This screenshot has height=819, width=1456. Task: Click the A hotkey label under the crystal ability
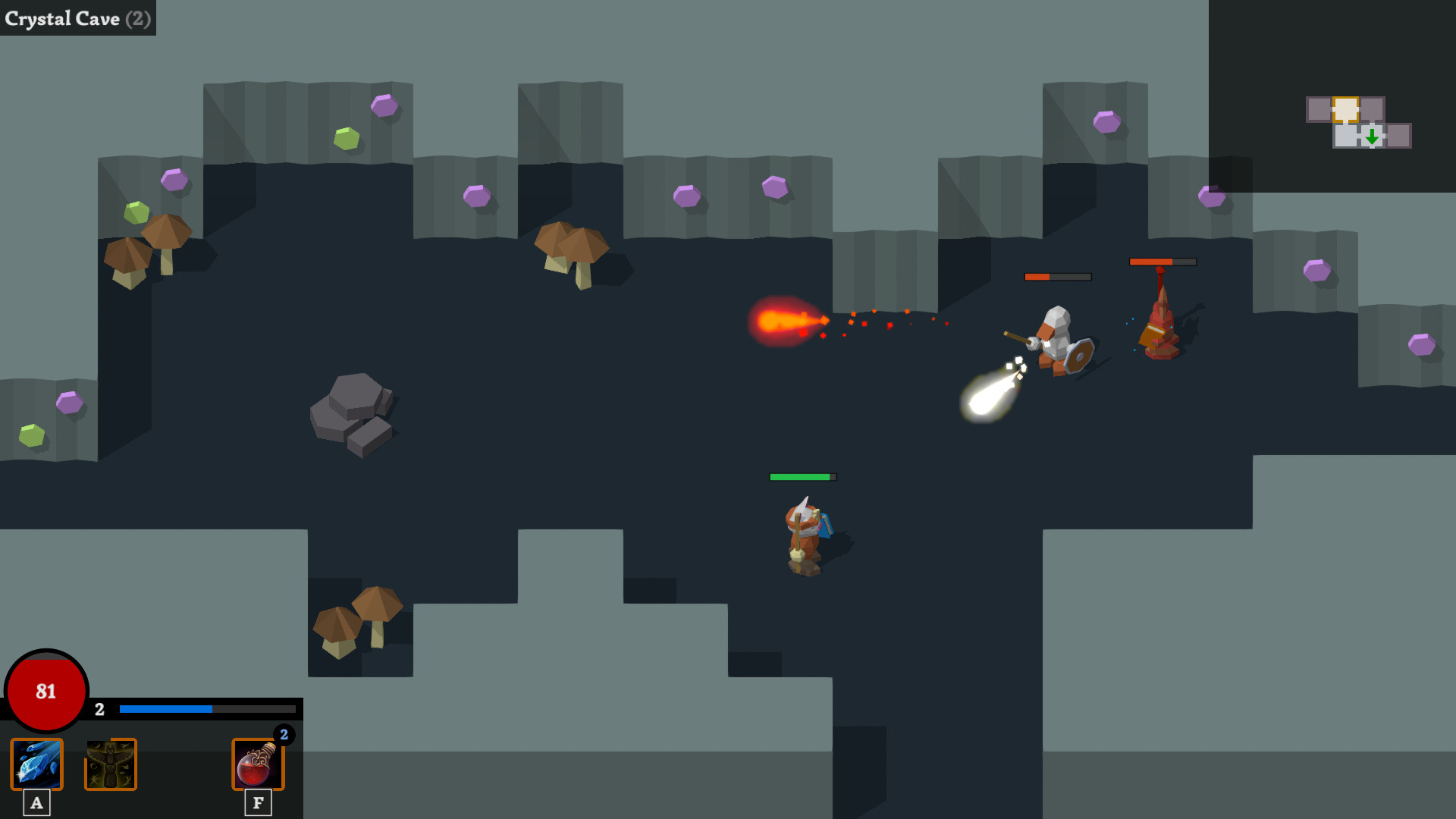pyautogui.click(x=36, y=802)
